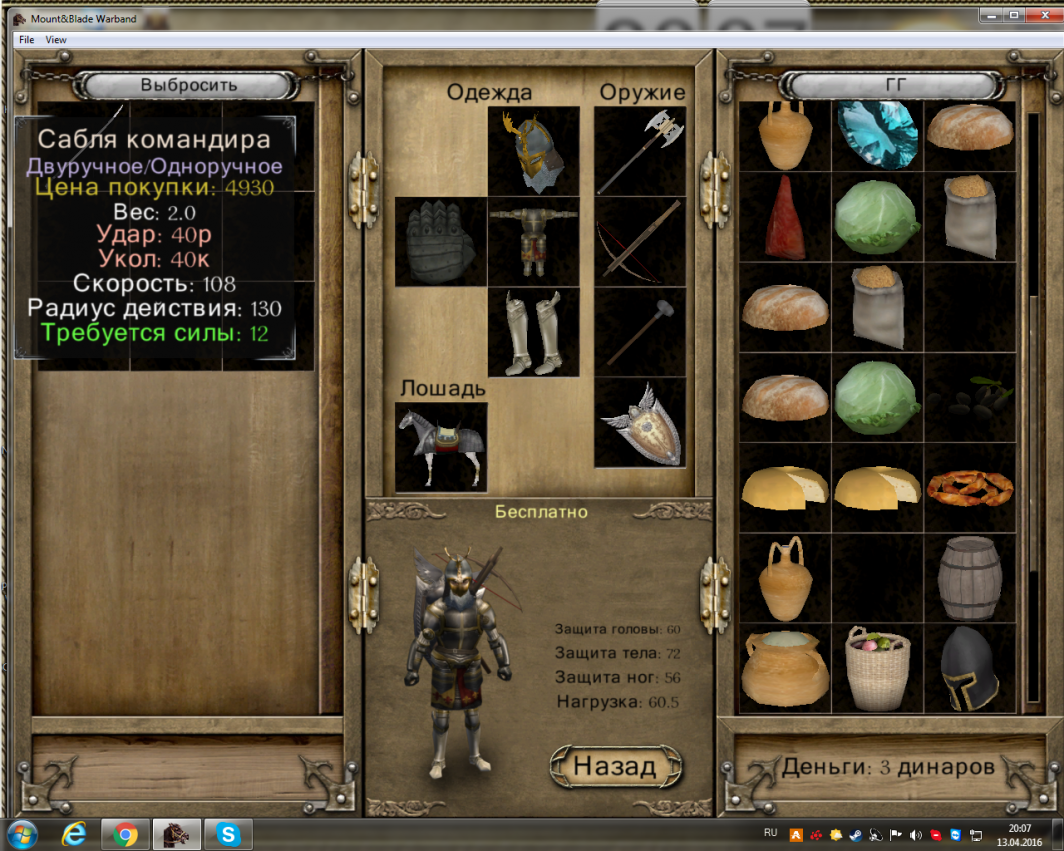
Task: Choose the wicker basket of fruit
Action: tap(877, 668)
